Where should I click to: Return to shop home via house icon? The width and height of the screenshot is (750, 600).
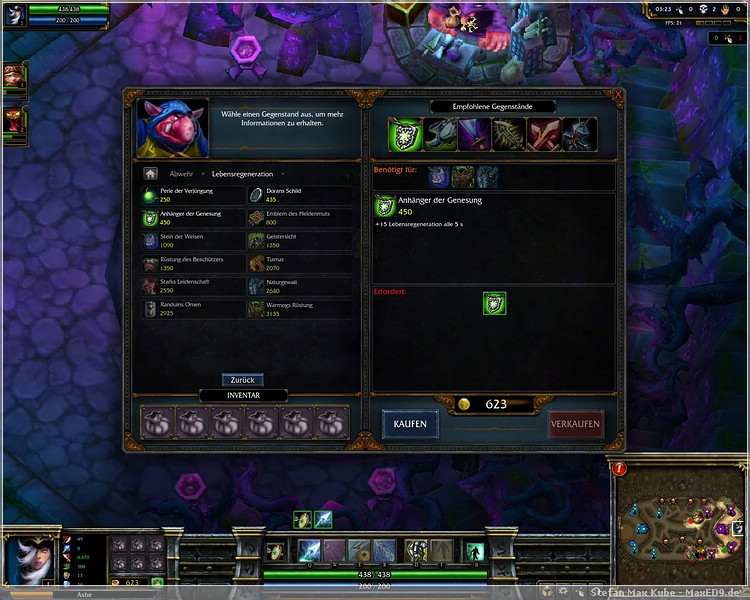click(x=151, y=174)
